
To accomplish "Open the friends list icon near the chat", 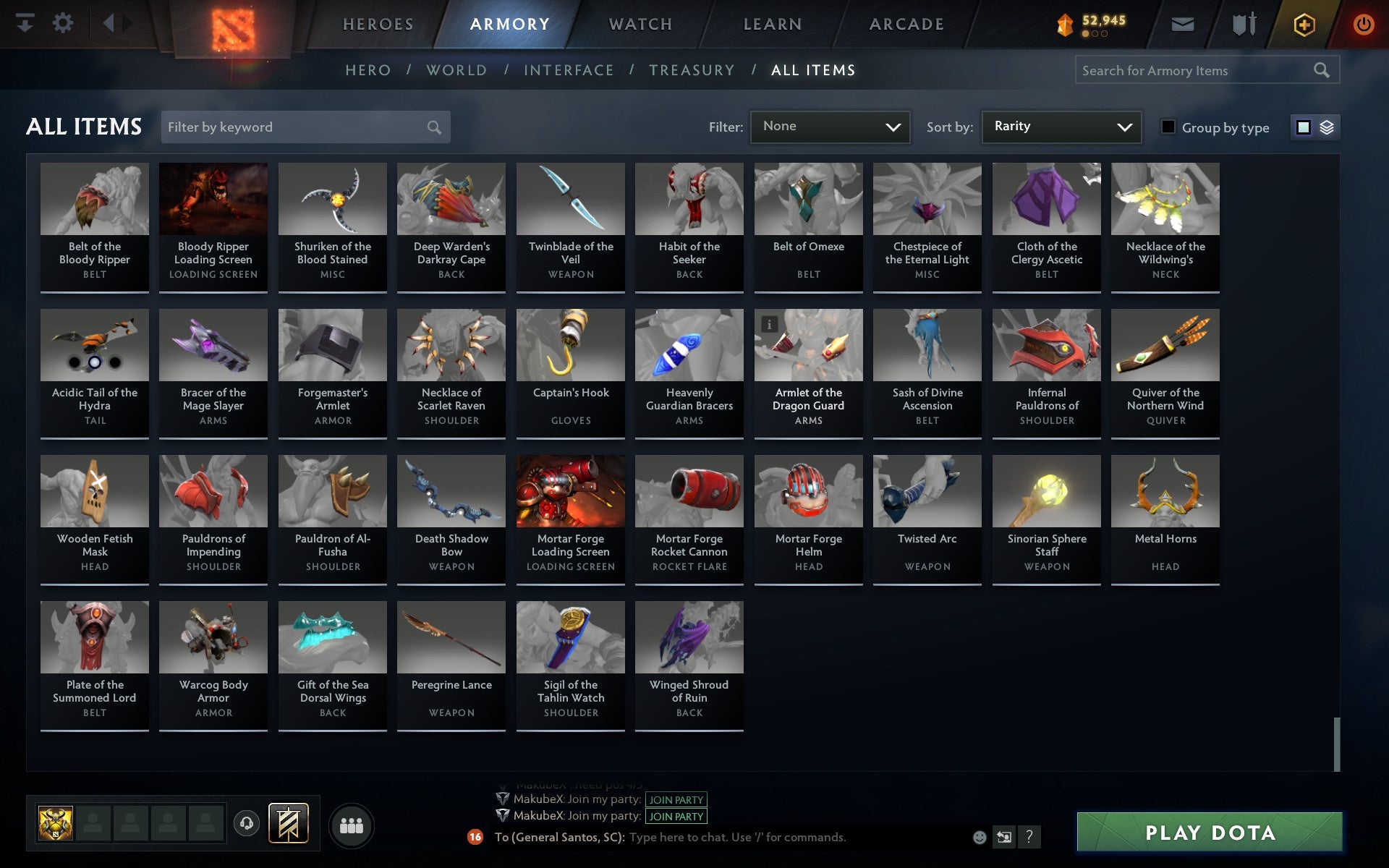I will coord(352,825).
